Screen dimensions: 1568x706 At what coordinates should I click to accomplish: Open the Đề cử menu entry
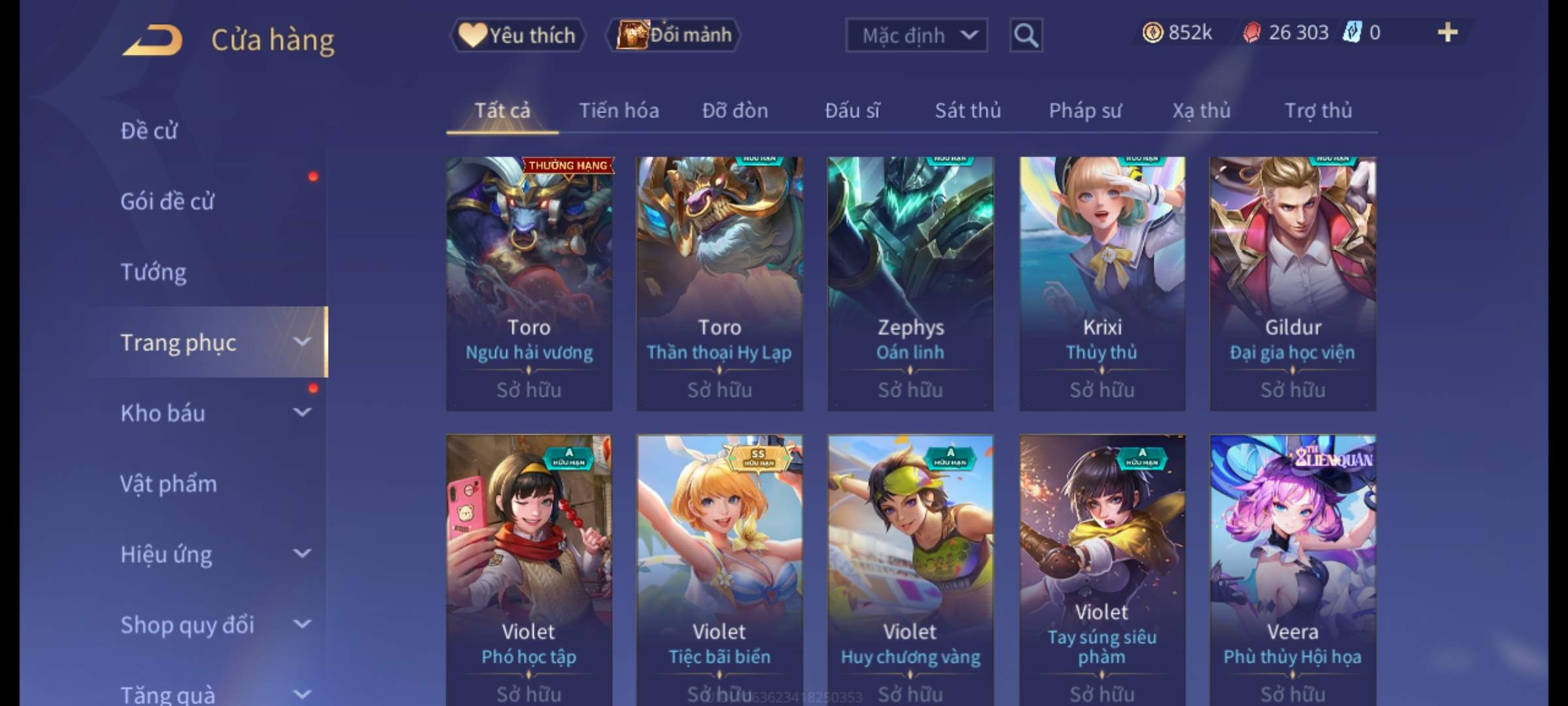[149, 131]
